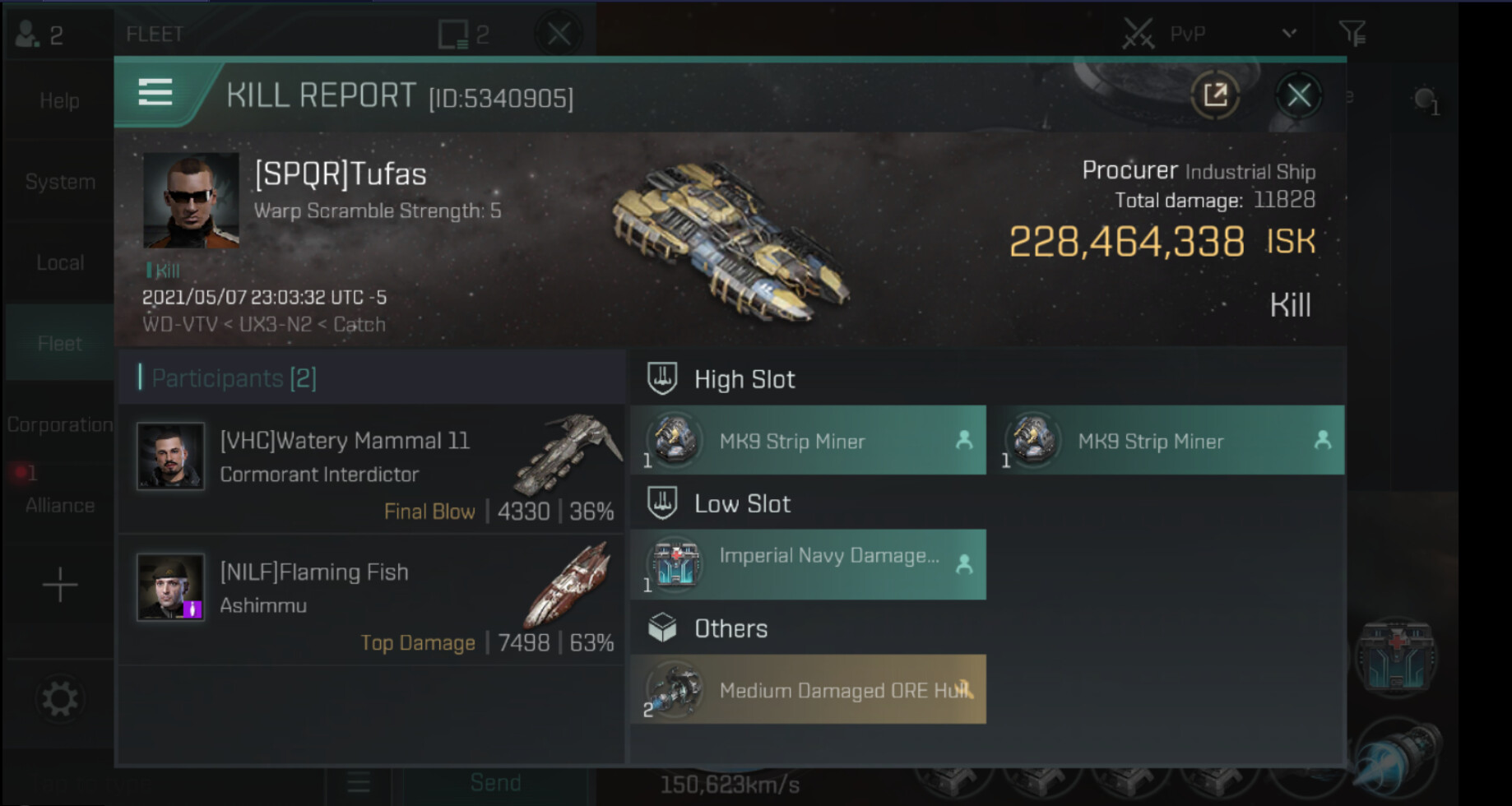Open Tufas victim portrait
This screenshot has width=1512, height=806.
click(191, 200)
